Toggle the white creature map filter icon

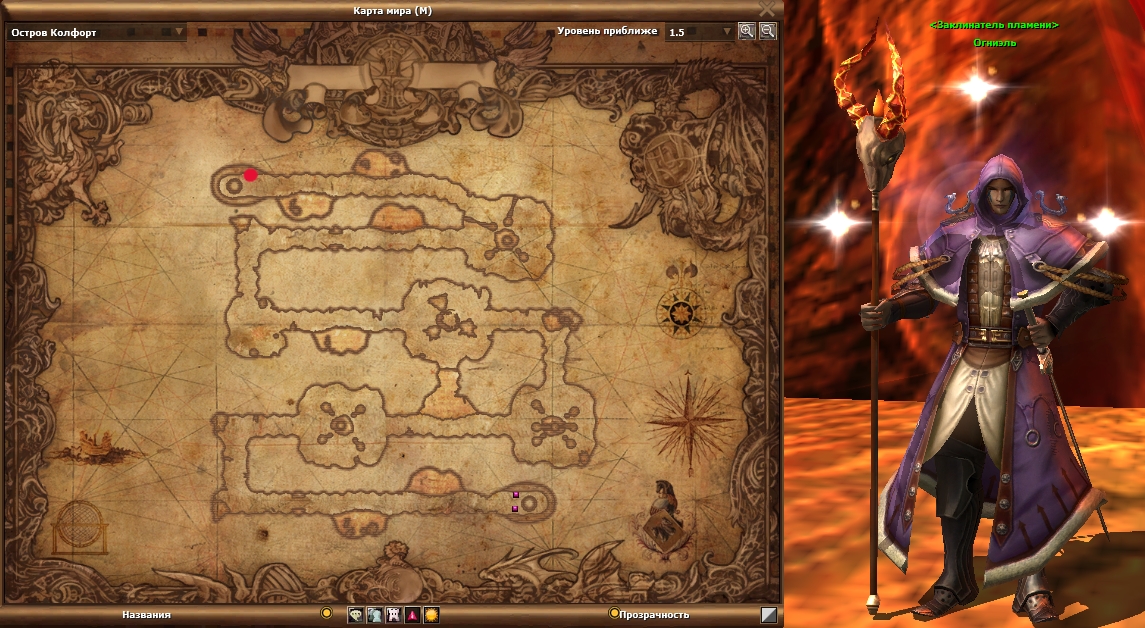pos(393,615)
